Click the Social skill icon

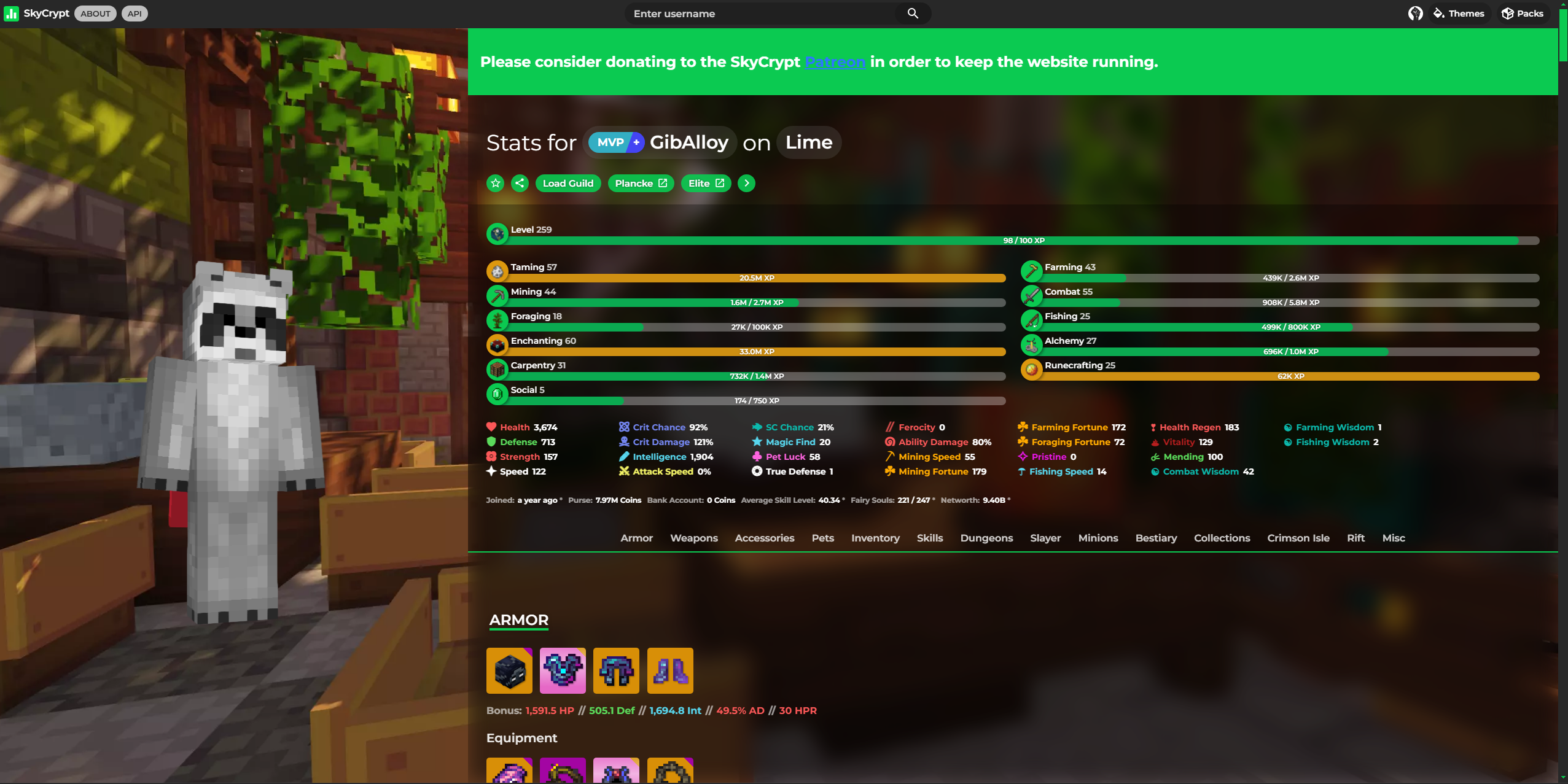point(497,394)
